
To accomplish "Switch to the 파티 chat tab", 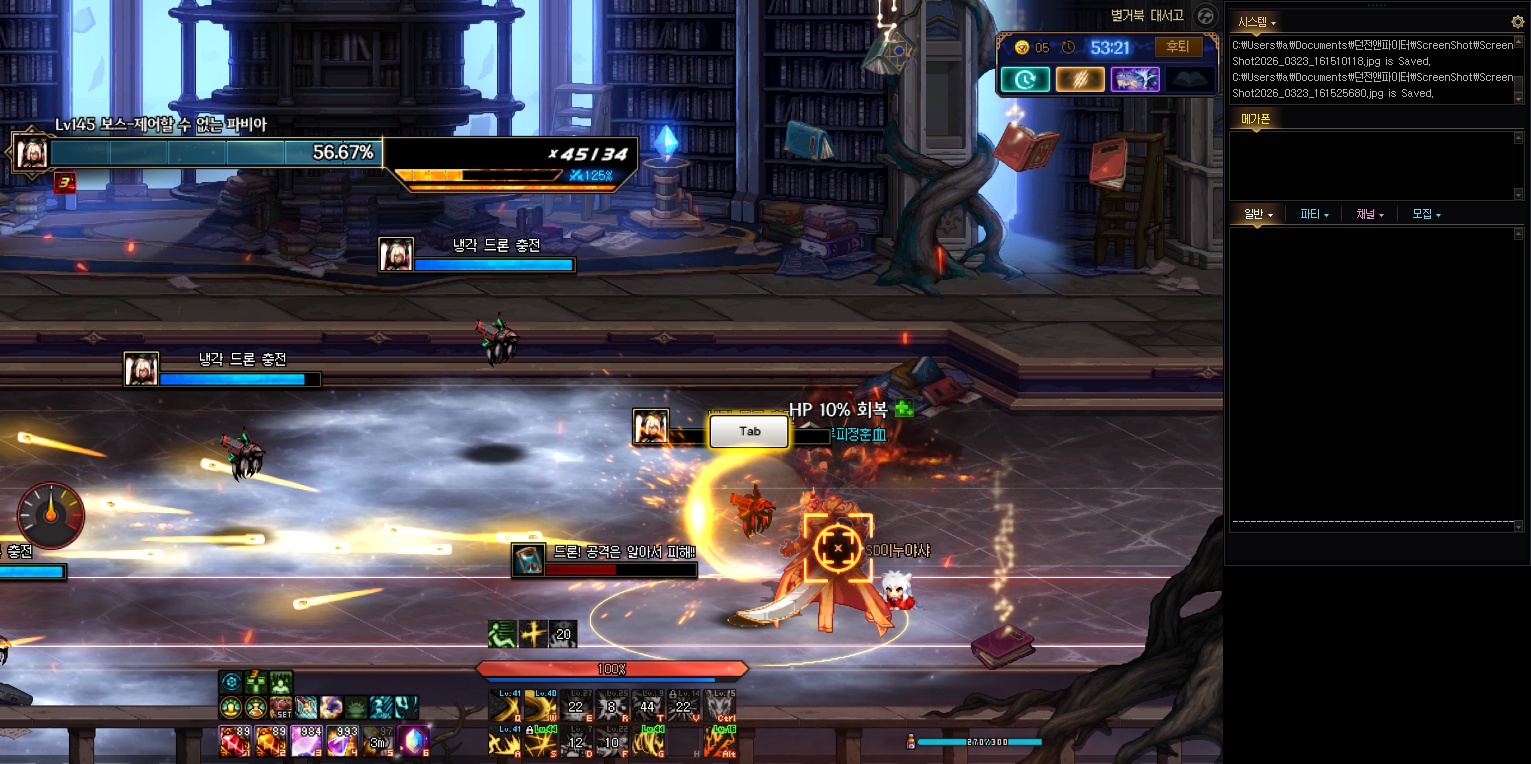I will 1313,214.
